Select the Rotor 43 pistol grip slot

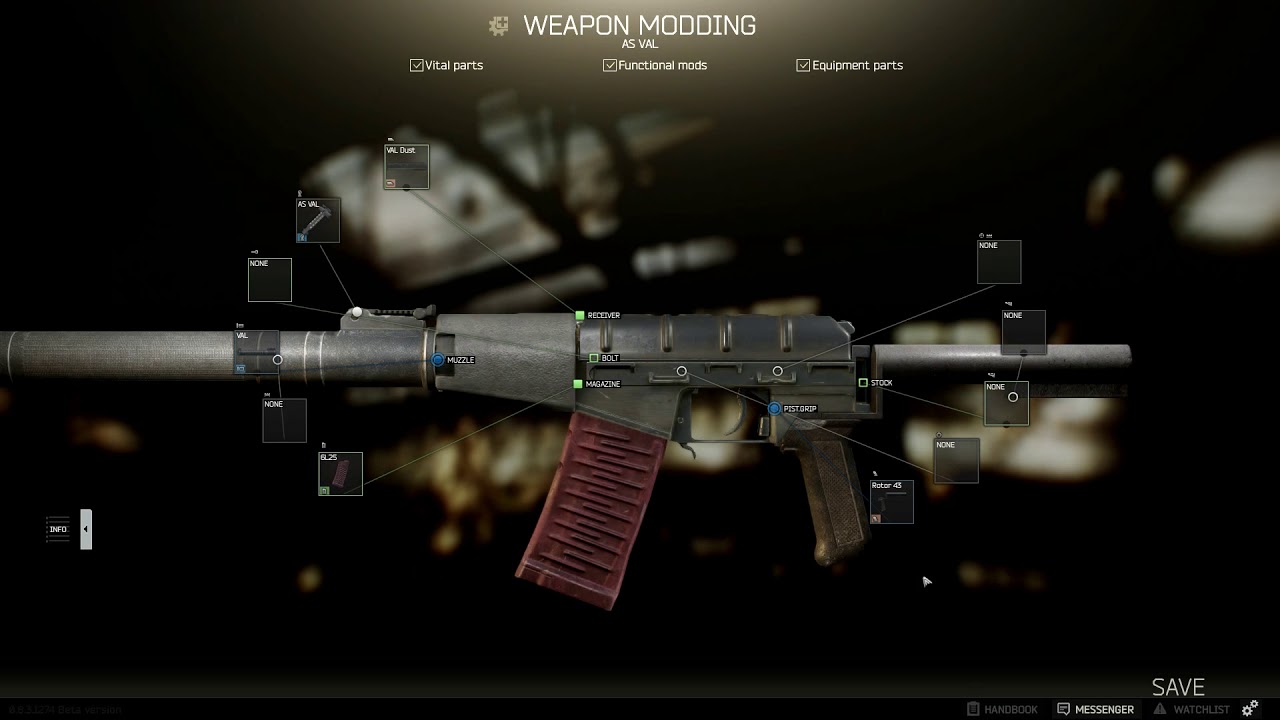[891, 502]
